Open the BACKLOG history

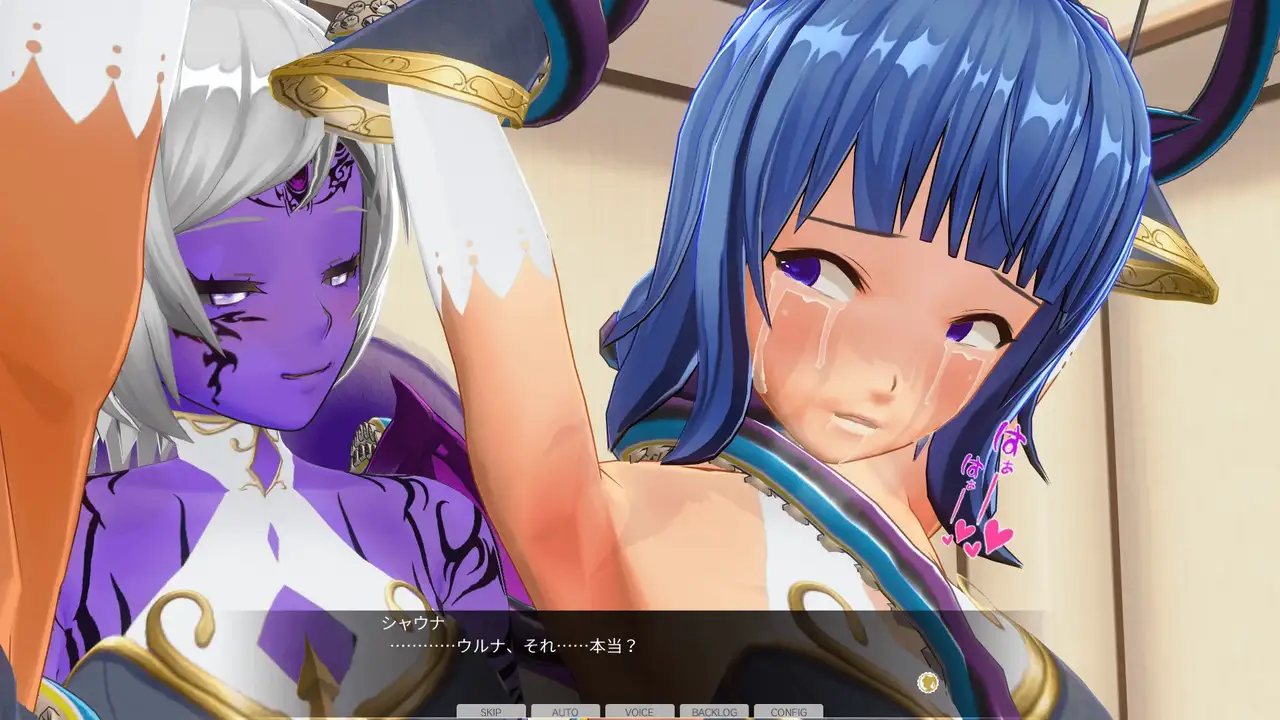click(714, 712)
